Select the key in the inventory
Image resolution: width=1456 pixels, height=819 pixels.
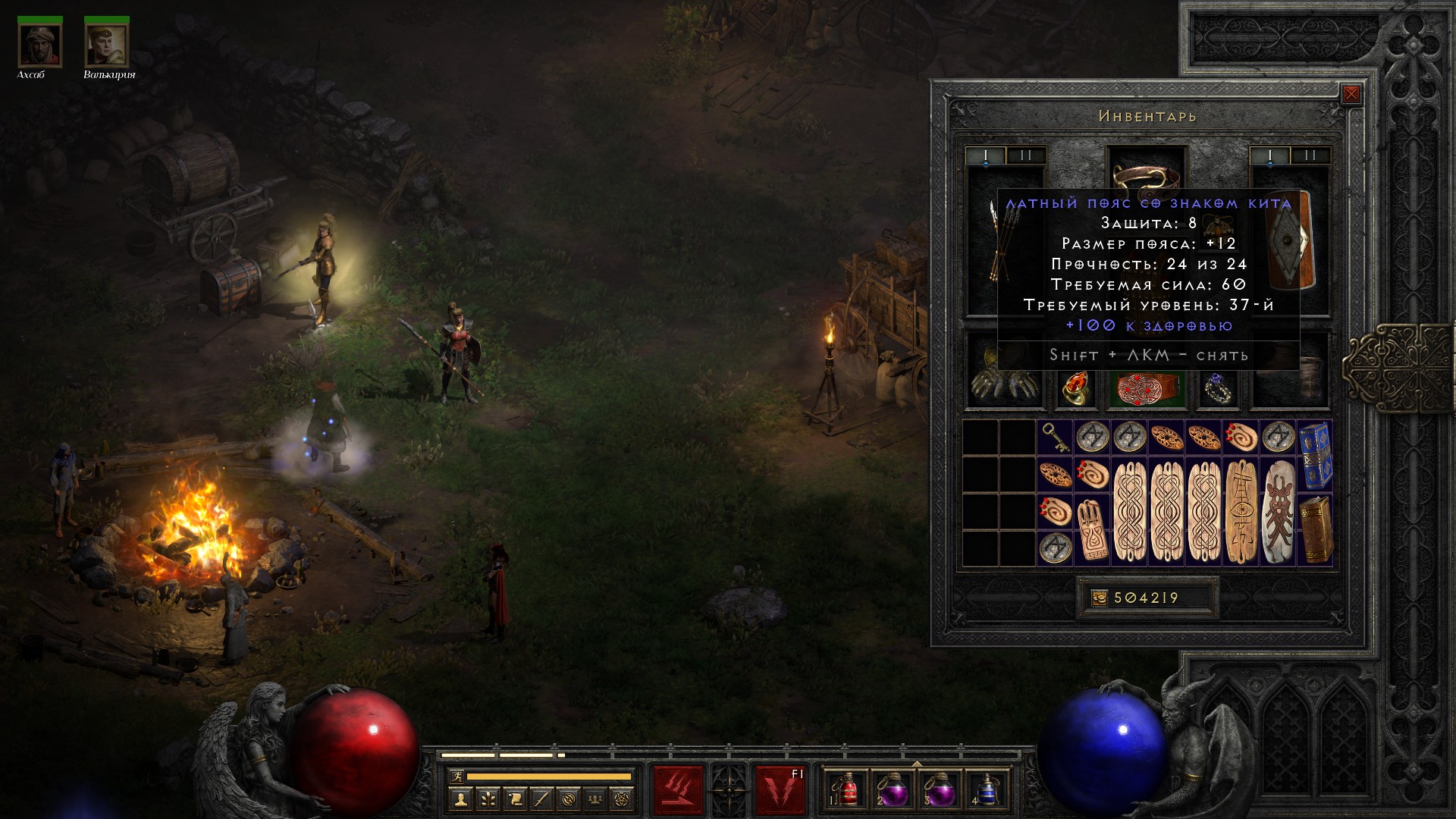1055,437
